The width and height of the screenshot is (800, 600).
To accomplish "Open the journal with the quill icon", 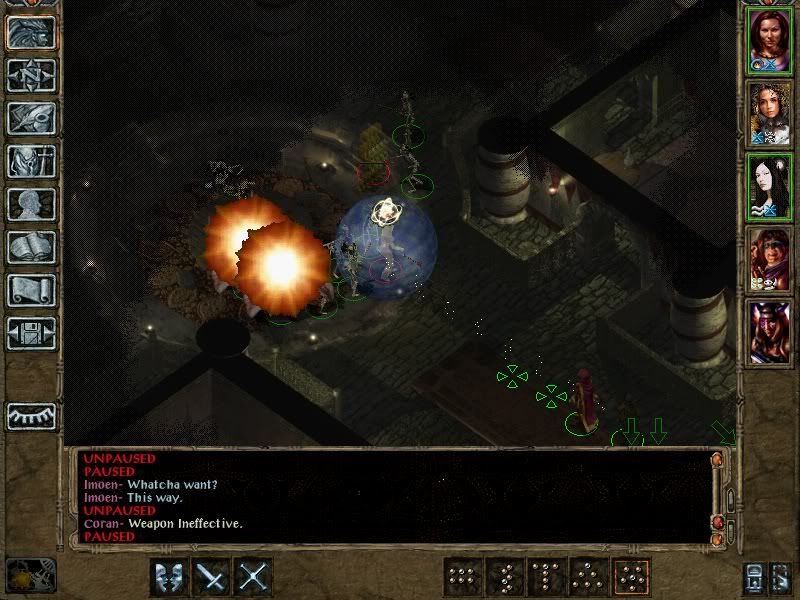I will (x=31, y=117).
